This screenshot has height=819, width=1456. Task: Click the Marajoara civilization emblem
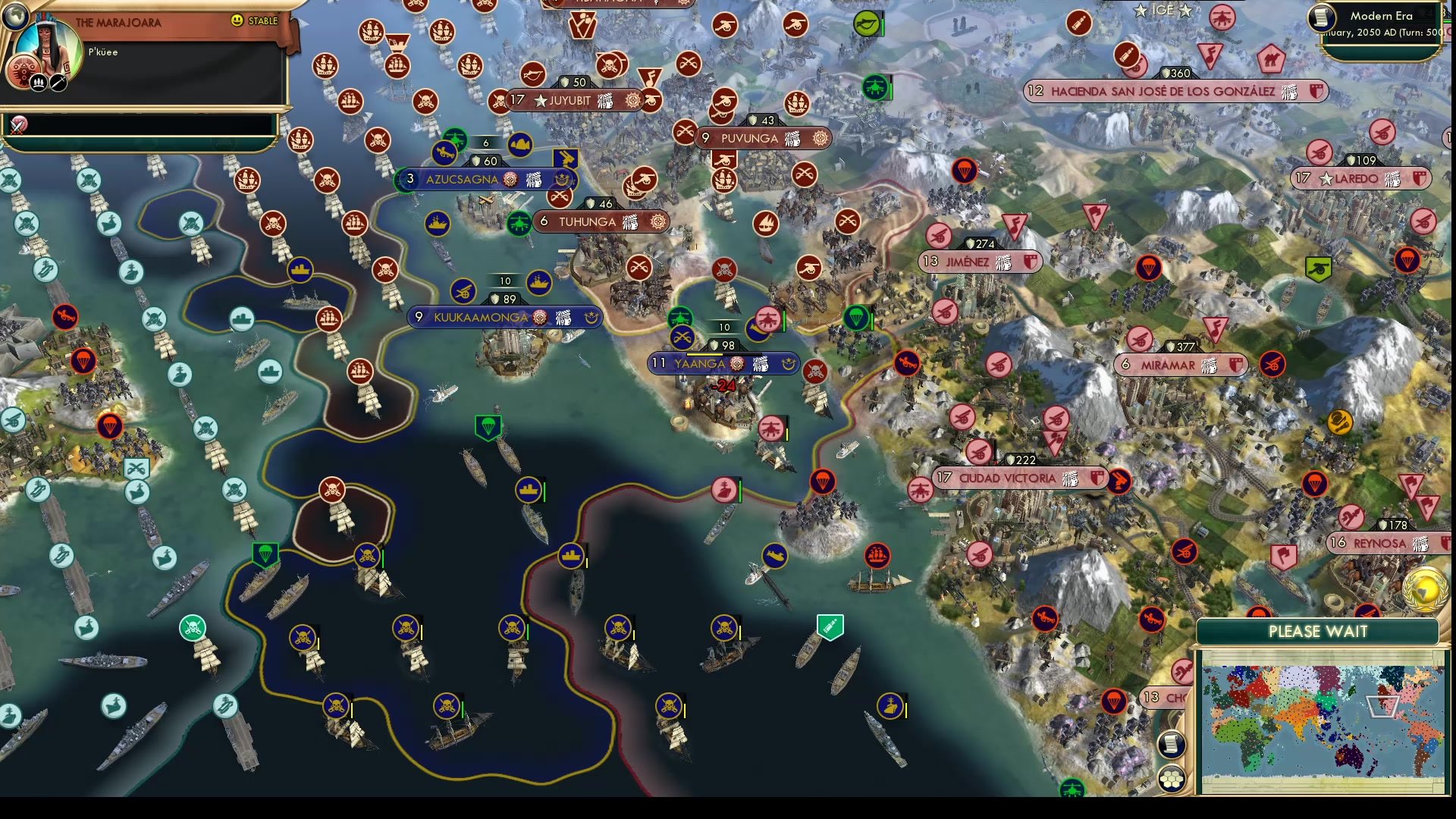coord(23,72)
